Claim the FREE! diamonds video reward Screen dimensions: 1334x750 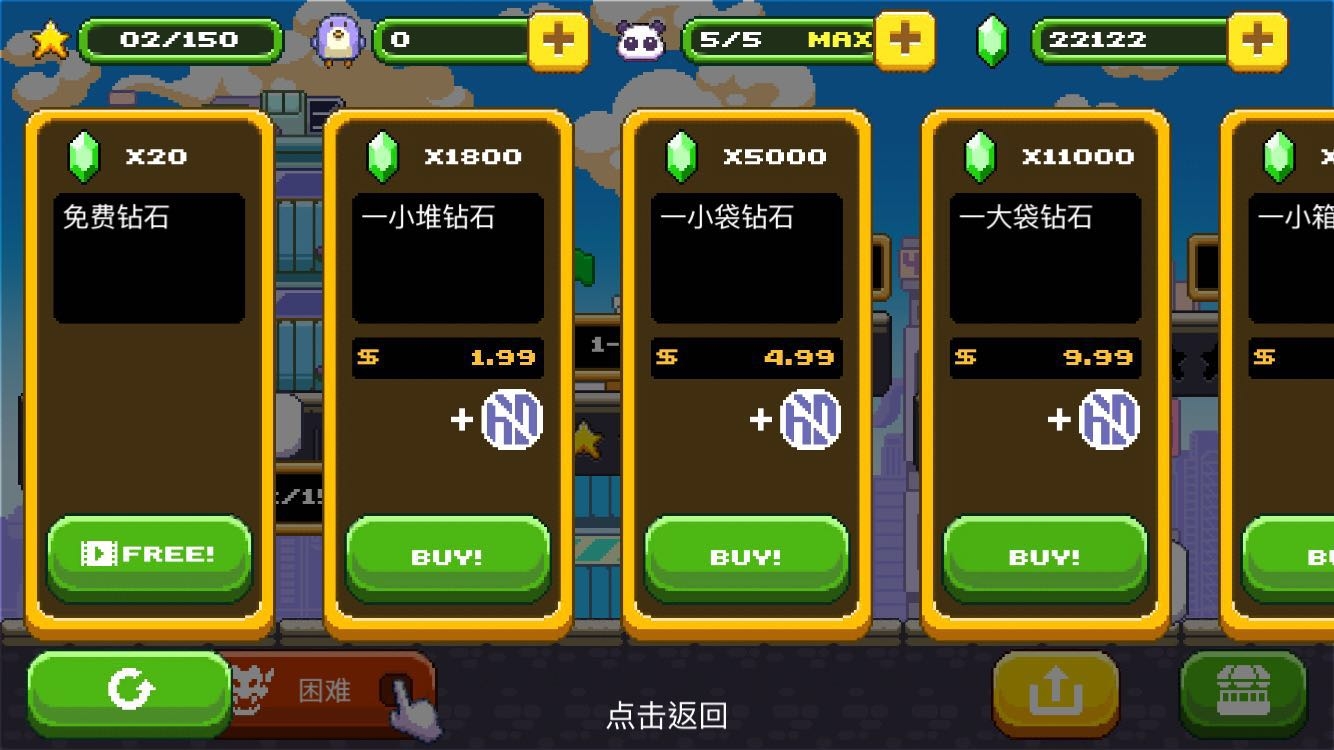149,555
